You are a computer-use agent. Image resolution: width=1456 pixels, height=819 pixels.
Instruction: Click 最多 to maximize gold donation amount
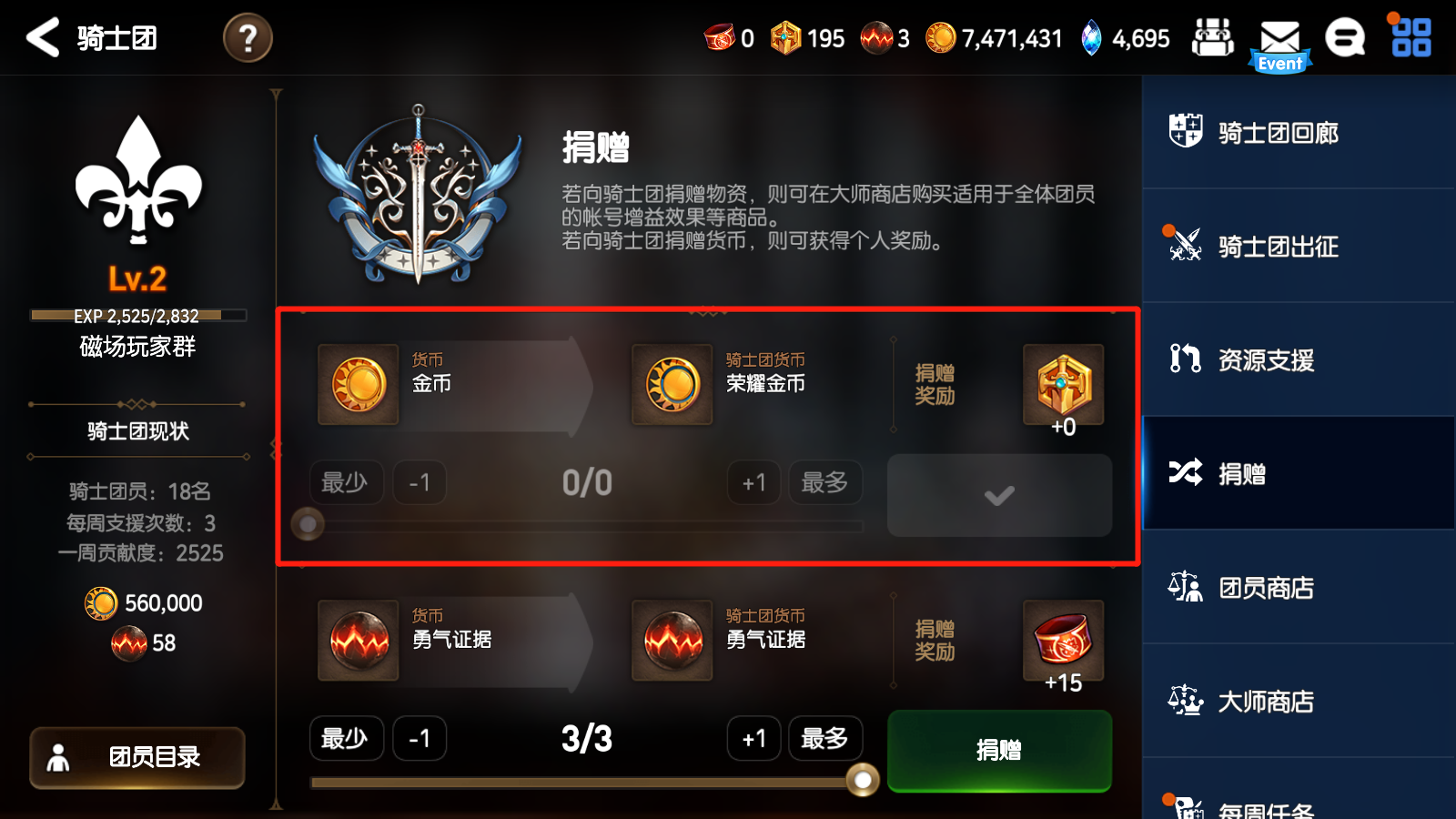point(824,482)
